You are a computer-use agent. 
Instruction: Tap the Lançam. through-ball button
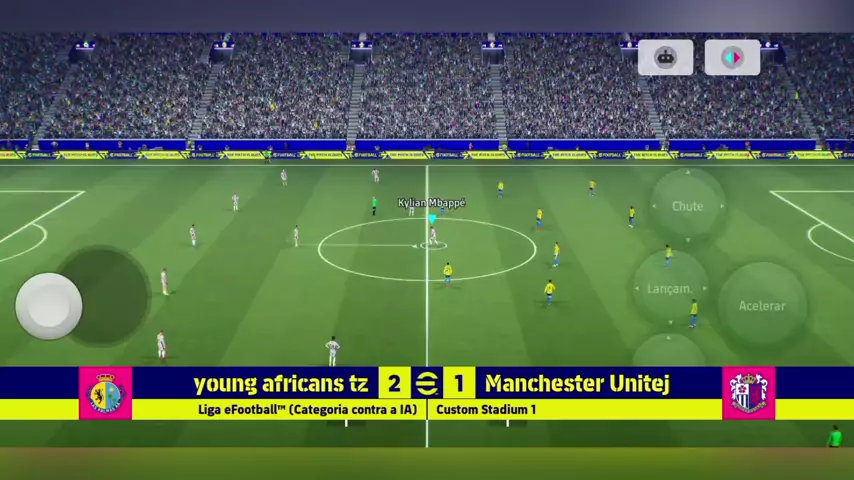point(669,289)
